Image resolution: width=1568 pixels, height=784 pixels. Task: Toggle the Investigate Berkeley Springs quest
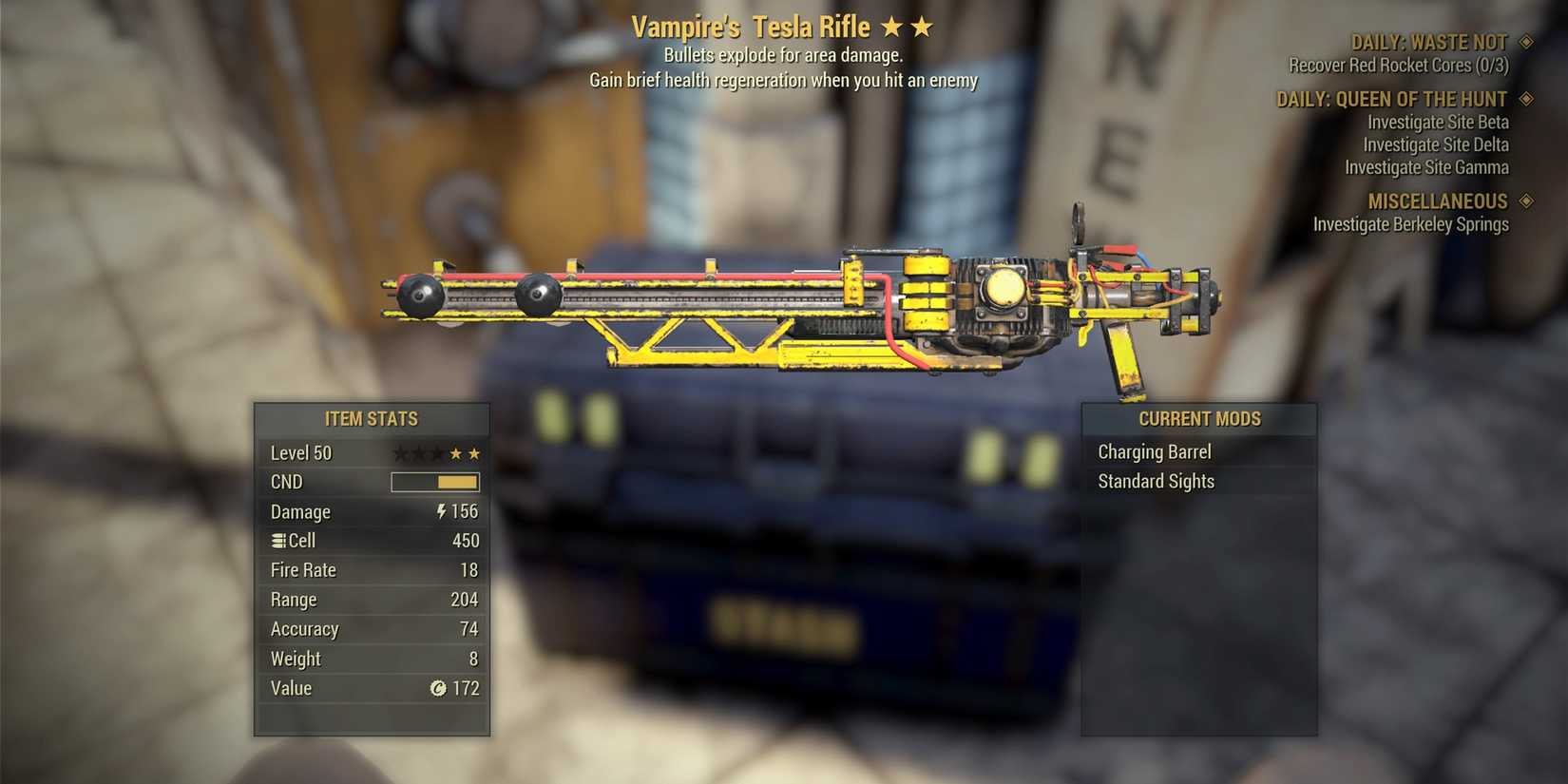pyautogui.click(x=1410, y=224)
